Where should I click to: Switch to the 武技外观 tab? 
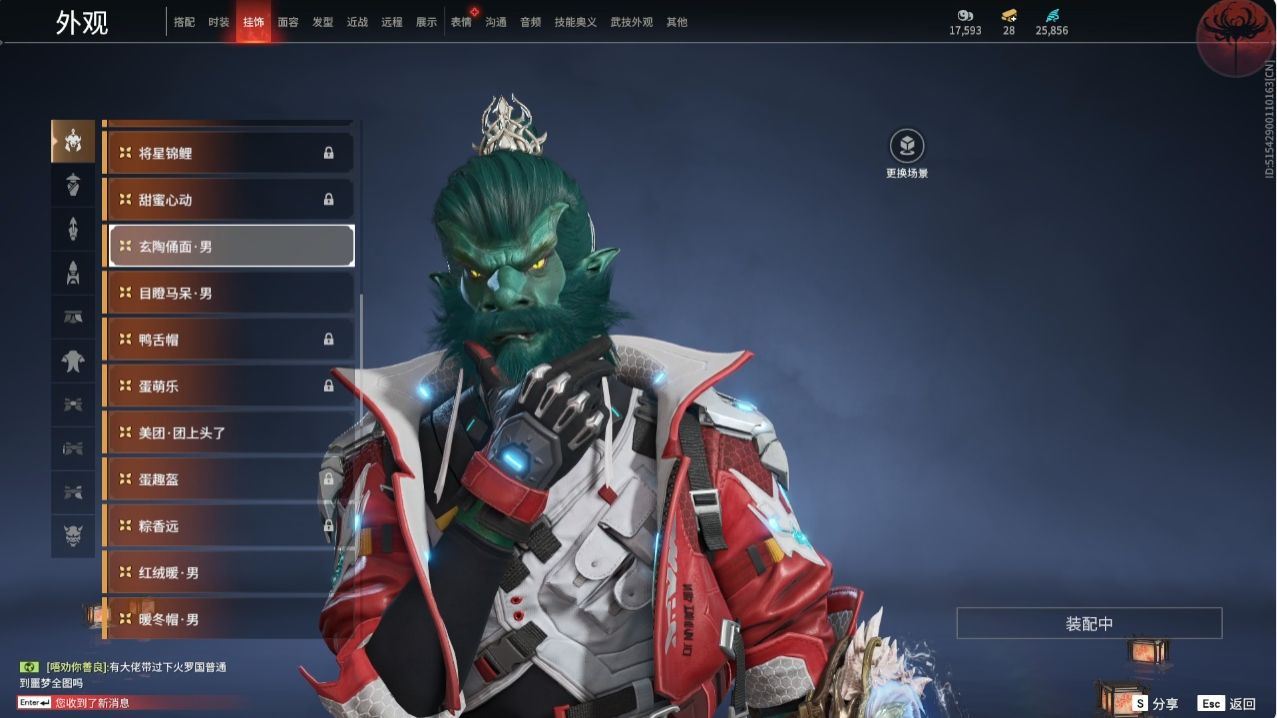click(631, 22)
